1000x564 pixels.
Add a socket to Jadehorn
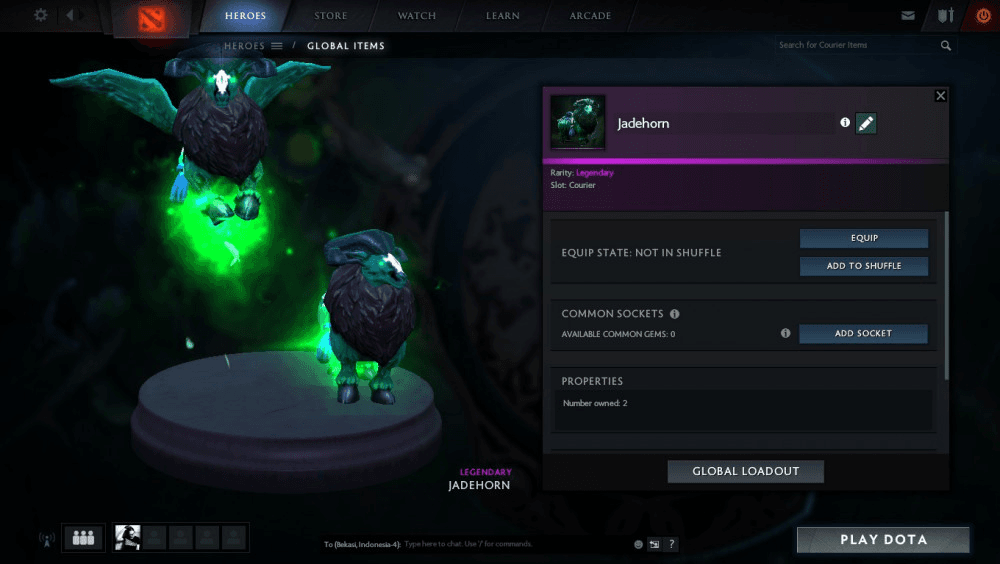click(x=863, y=334)
